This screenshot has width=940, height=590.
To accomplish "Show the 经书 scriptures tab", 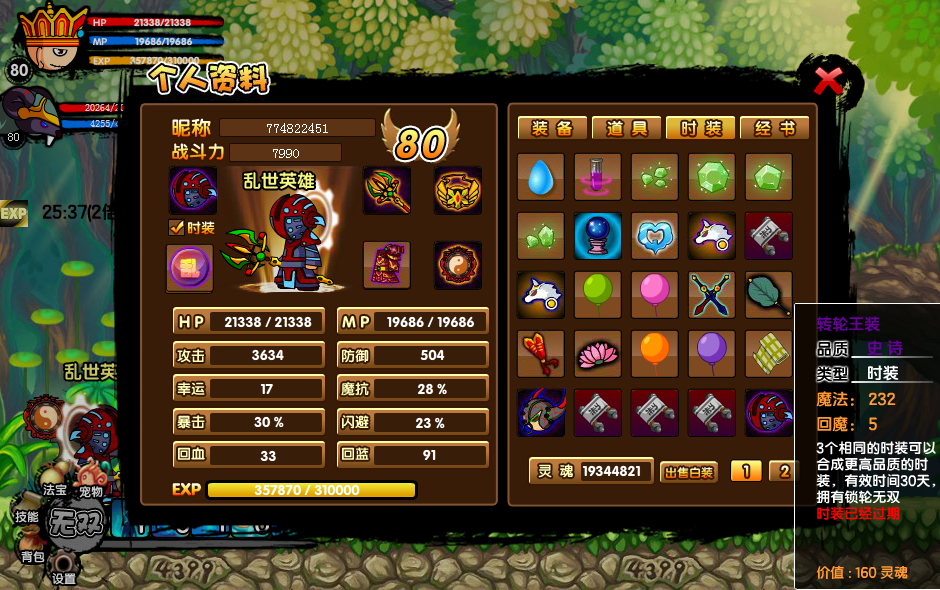I will (x=774, y=128).
